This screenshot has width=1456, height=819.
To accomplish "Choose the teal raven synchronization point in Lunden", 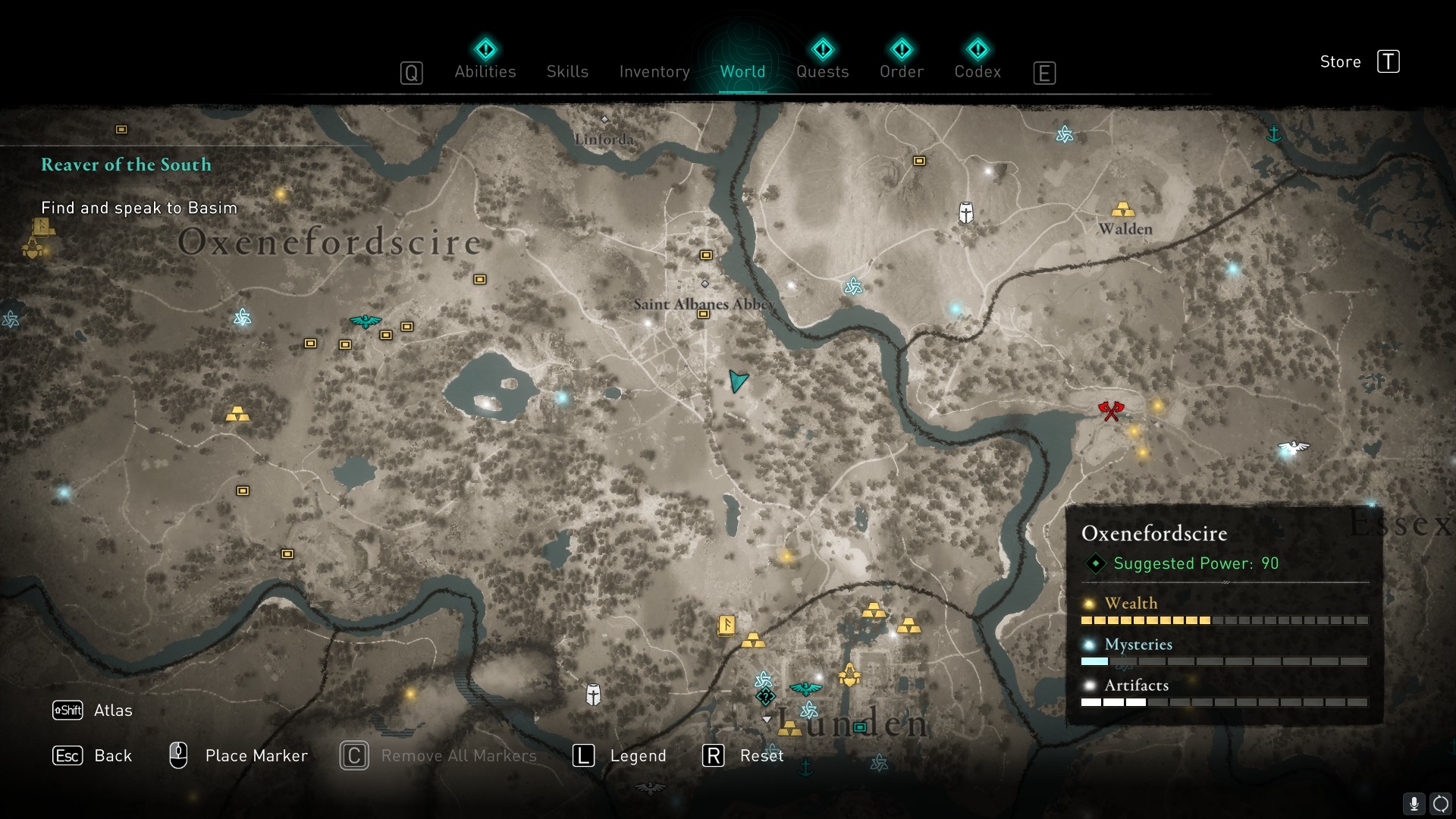I will [x=805, y=689].
